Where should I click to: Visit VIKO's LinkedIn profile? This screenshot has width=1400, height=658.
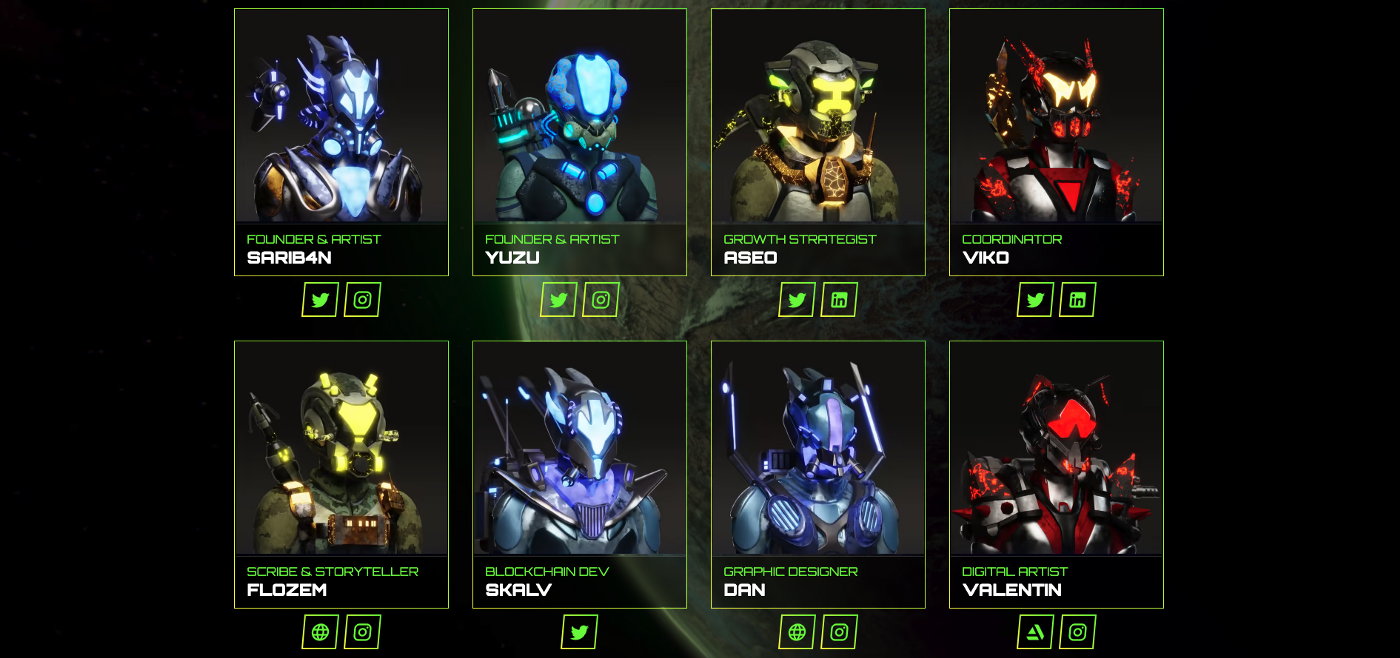point(1077,300)
